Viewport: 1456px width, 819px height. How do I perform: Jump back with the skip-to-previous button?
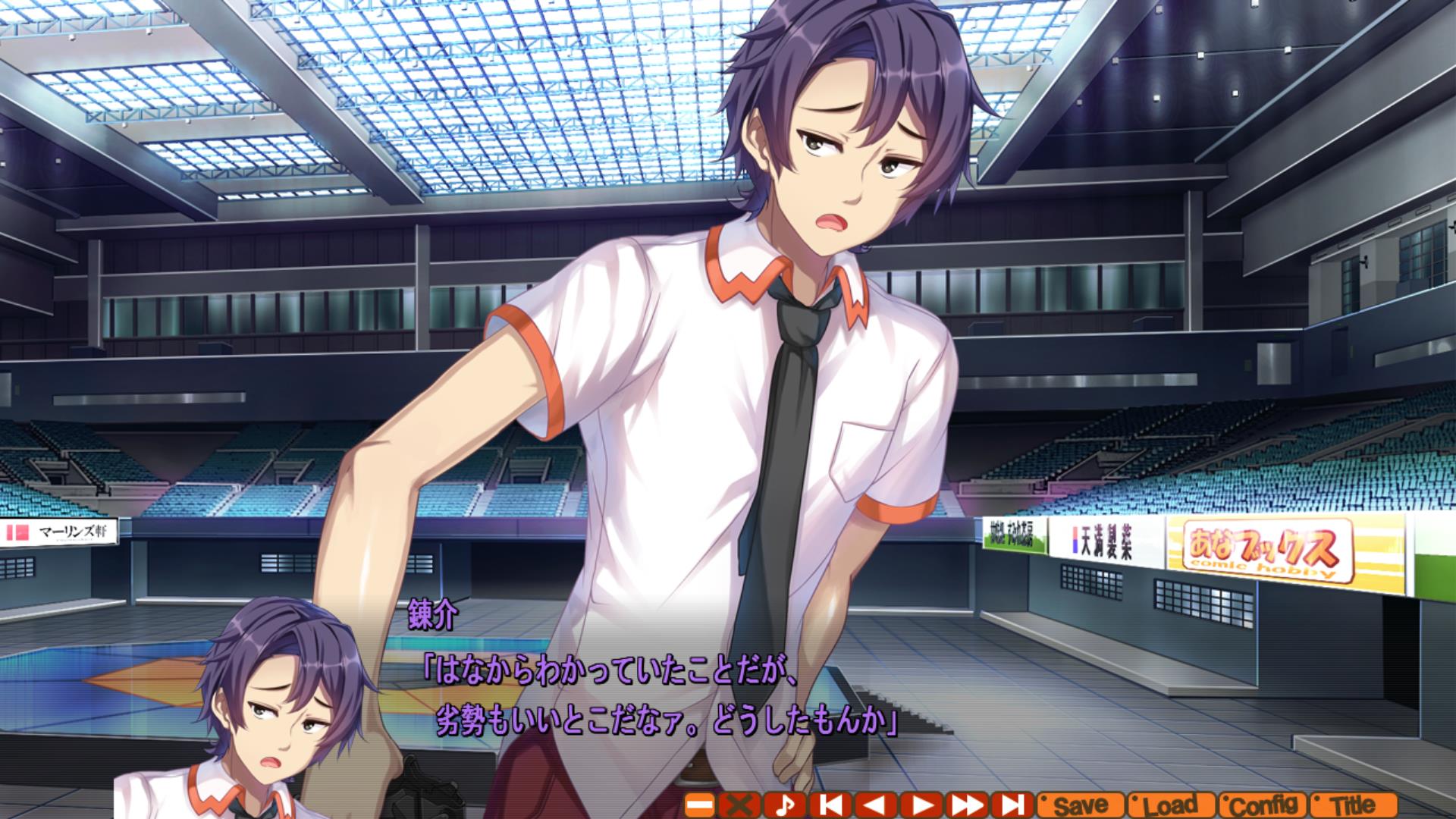click(831, 805)
